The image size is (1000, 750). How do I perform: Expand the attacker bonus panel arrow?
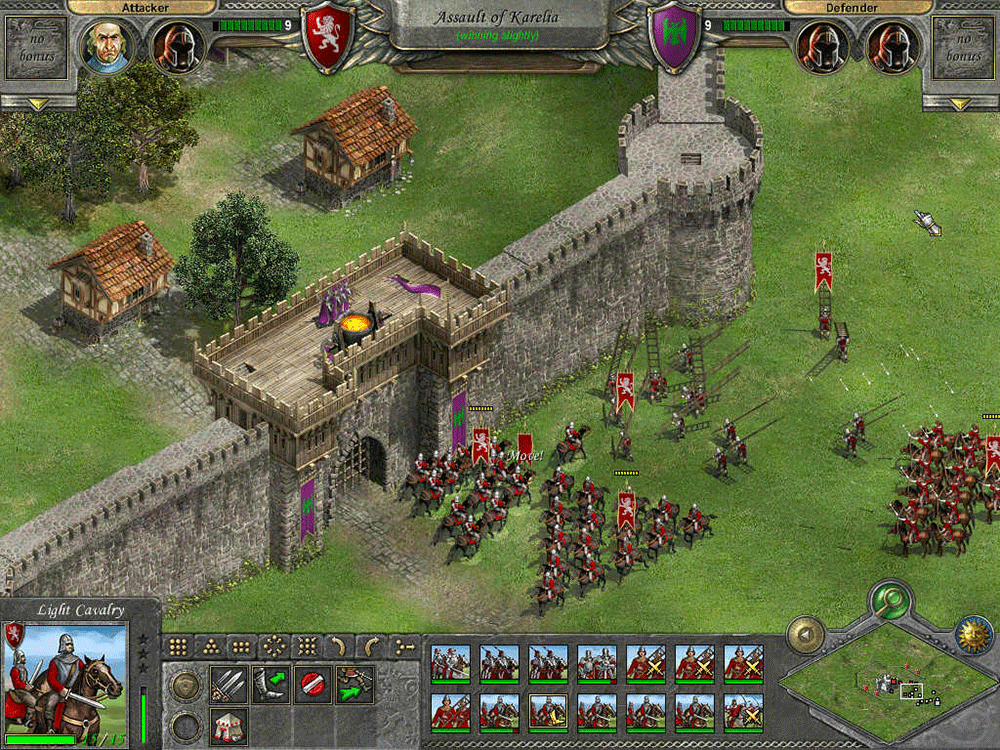pyautogui.click(x=38, y=103)
